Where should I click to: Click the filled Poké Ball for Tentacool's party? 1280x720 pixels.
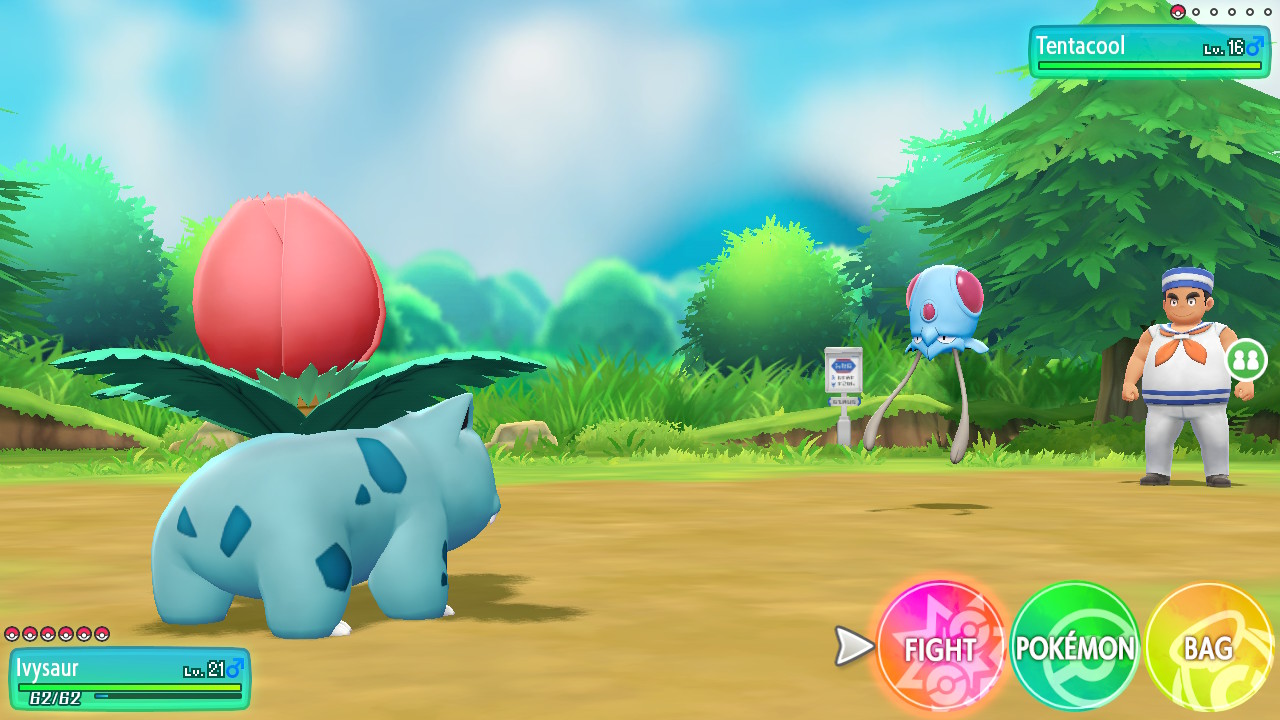[1177, 12]
